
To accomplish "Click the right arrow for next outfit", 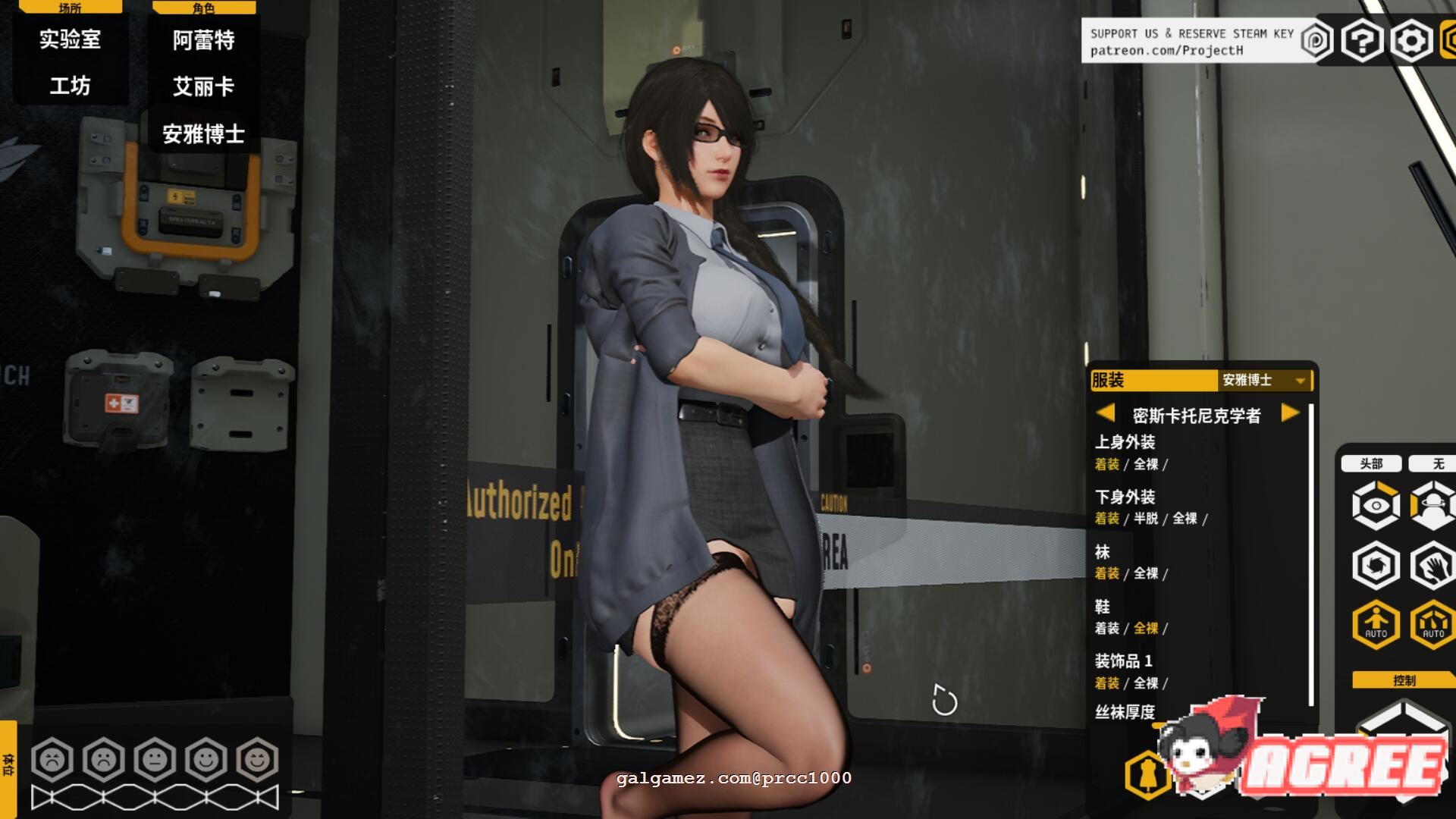I will click(x=1289, y=413).
